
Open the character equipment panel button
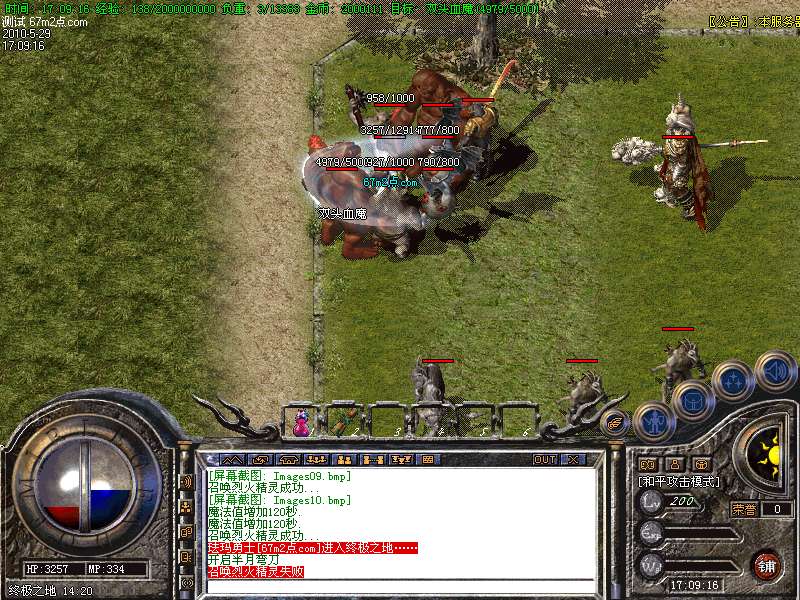click(x=652, y=421)
